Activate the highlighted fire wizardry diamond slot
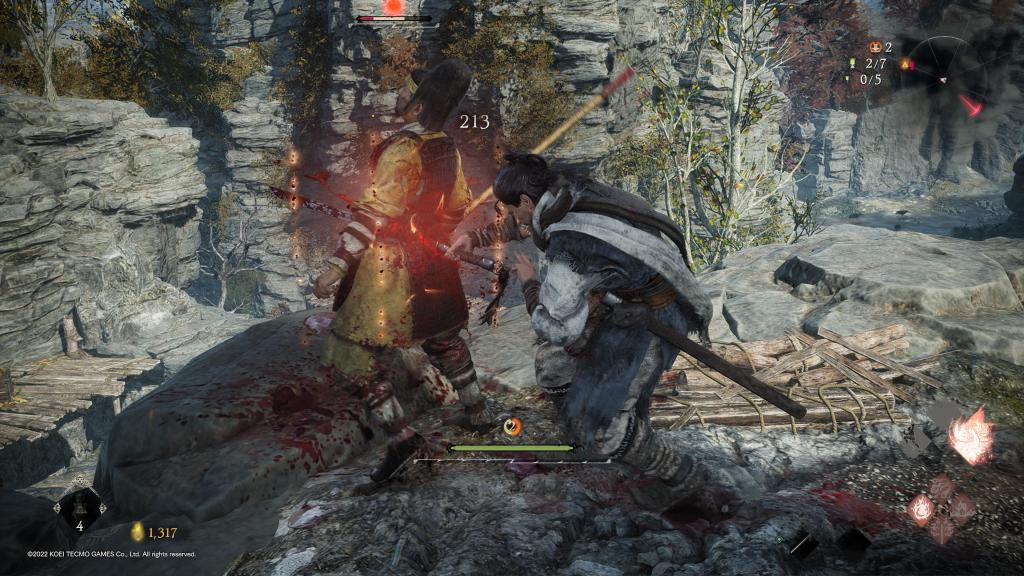 tap(920, 509)
